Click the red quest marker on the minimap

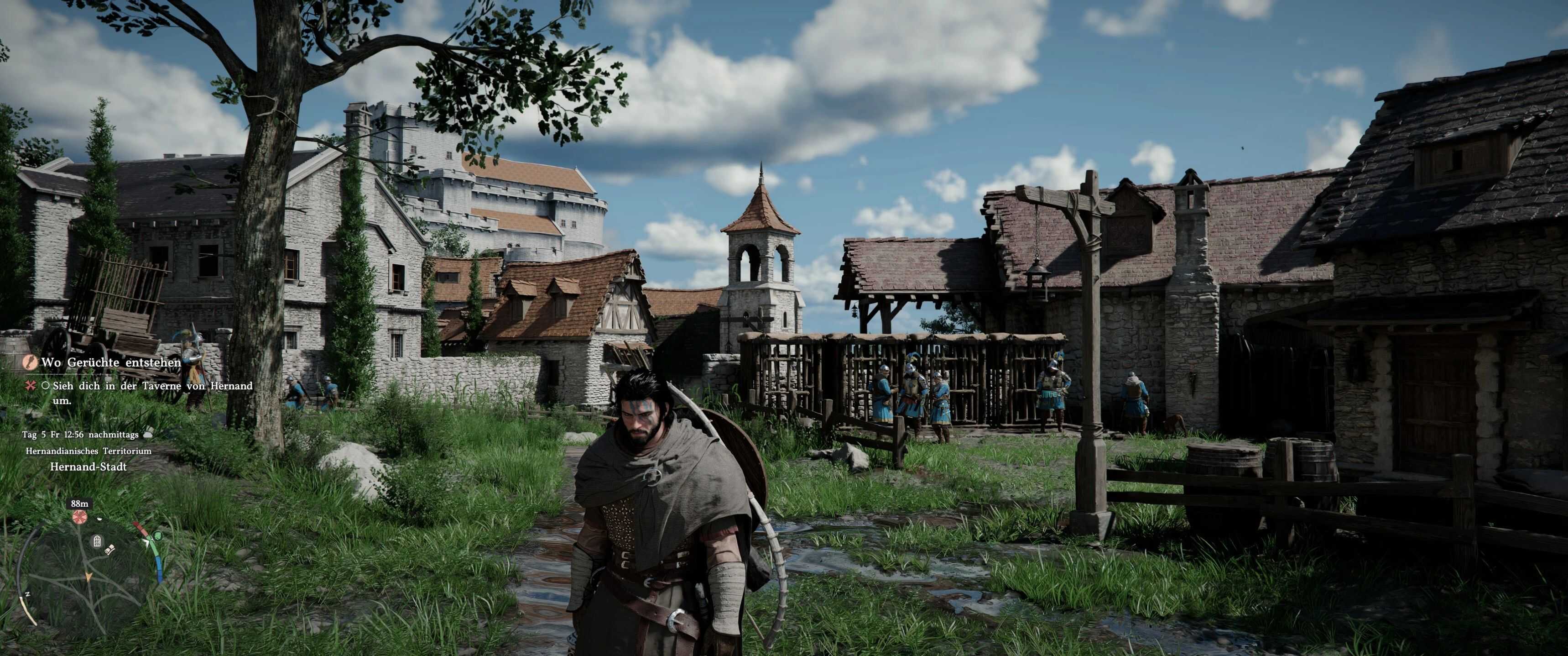click(x=79, y=517)
